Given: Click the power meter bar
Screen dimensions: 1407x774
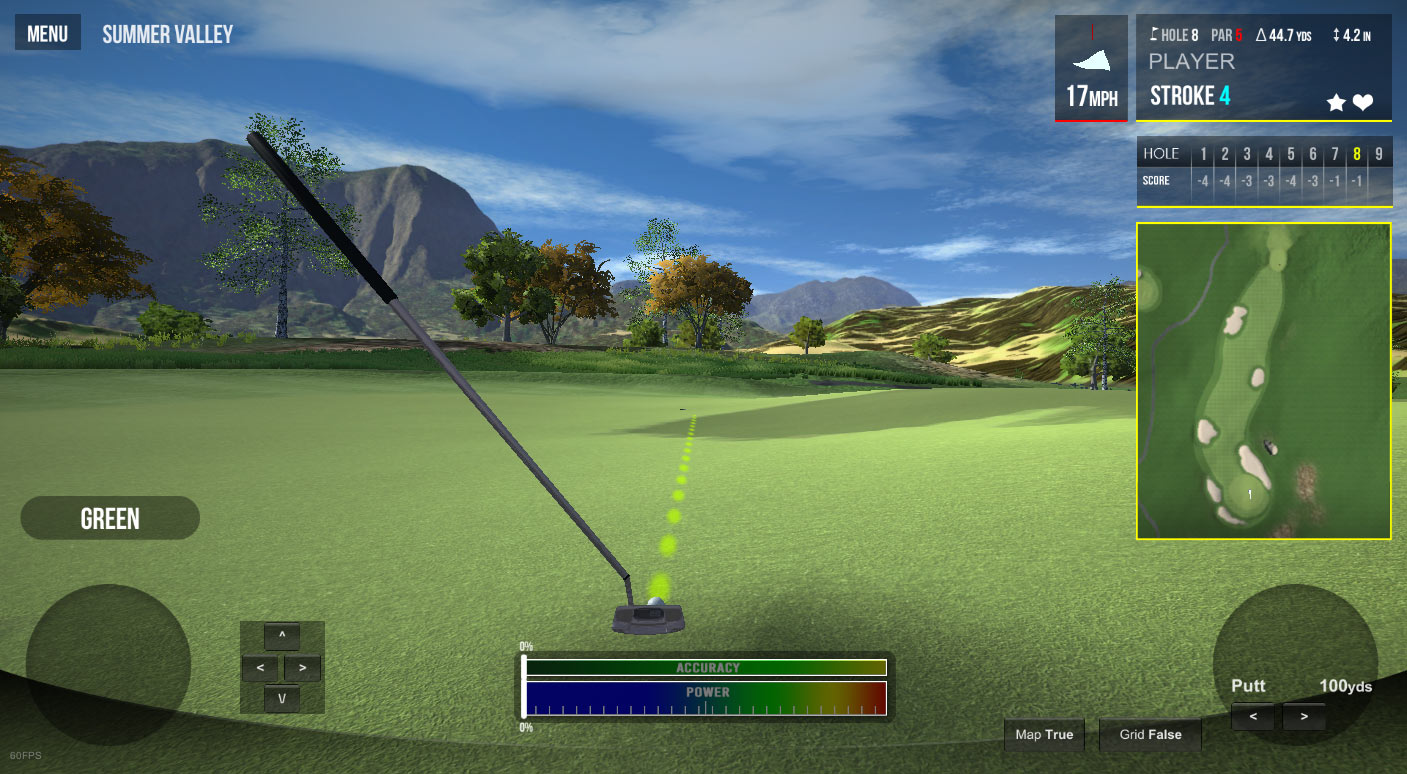Looking at the screenshot, I should click(x=706, y=698).
